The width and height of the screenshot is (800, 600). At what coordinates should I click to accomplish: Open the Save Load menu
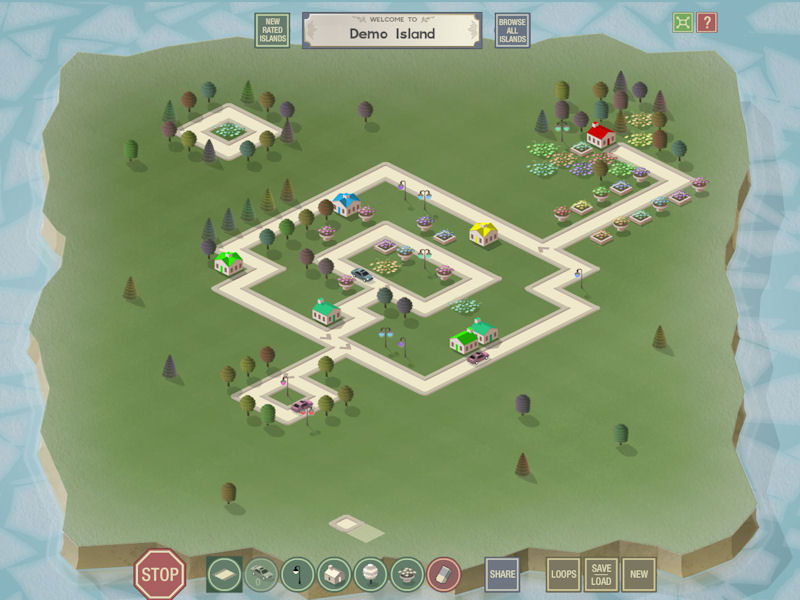click(x=601, y=574)
